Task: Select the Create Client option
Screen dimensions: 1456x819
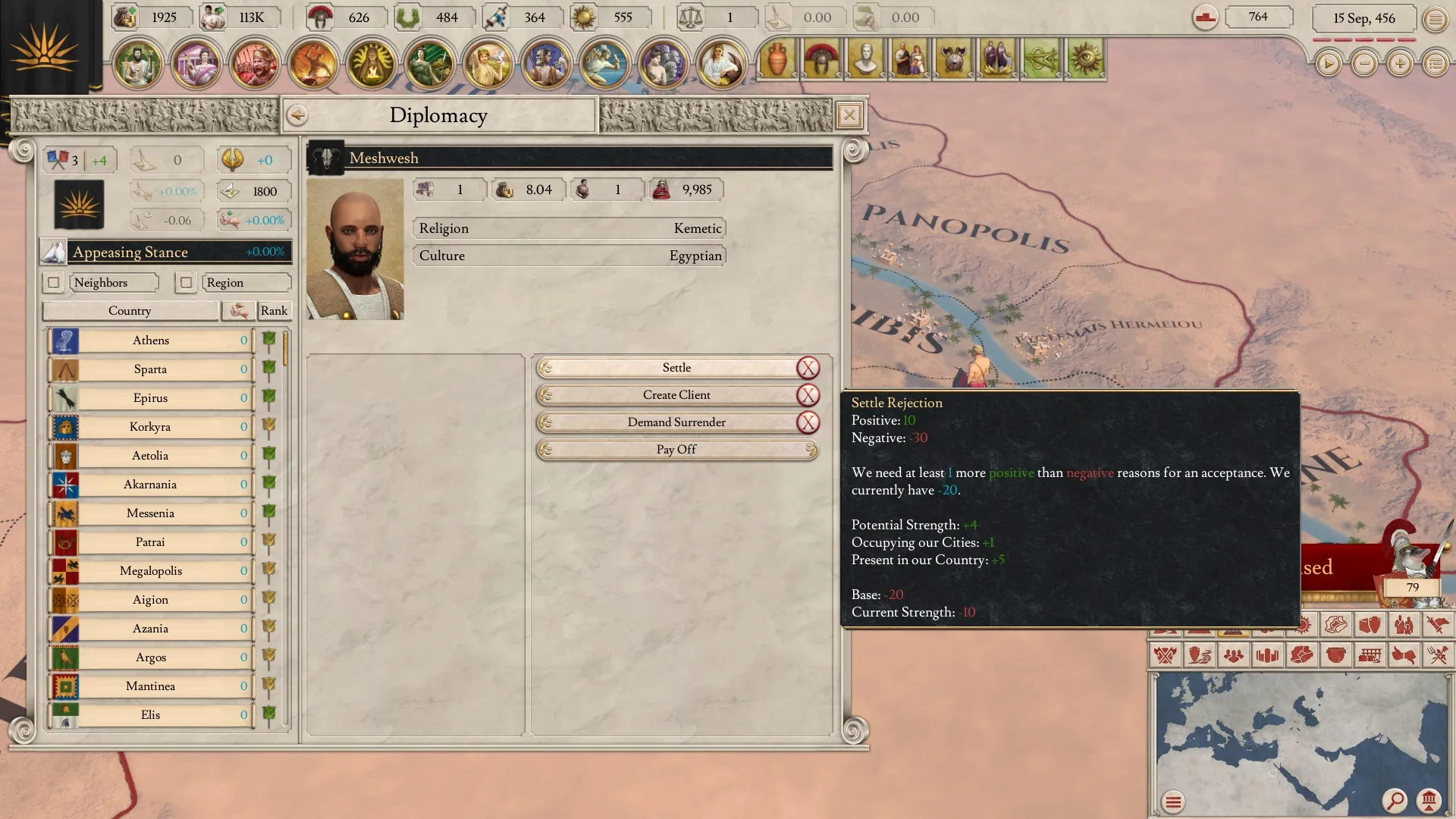Action: [676, 395]
